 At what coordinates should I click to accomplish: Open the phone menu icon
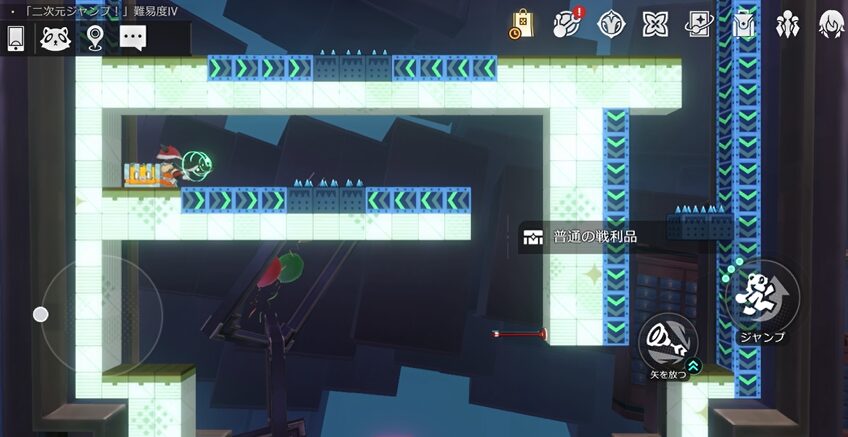click(16, 38)
